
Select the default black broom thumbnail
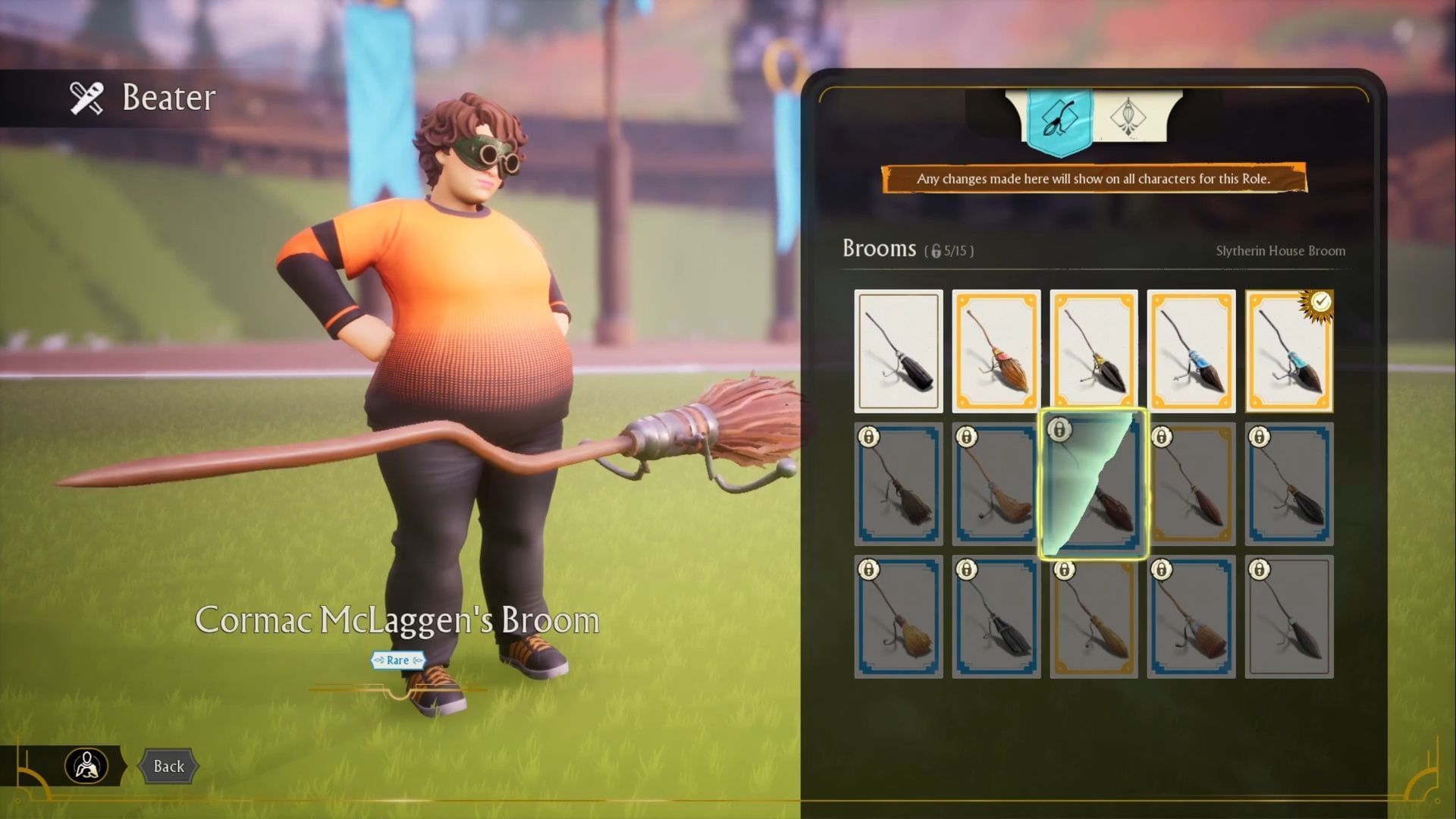(x=898, y=349)
